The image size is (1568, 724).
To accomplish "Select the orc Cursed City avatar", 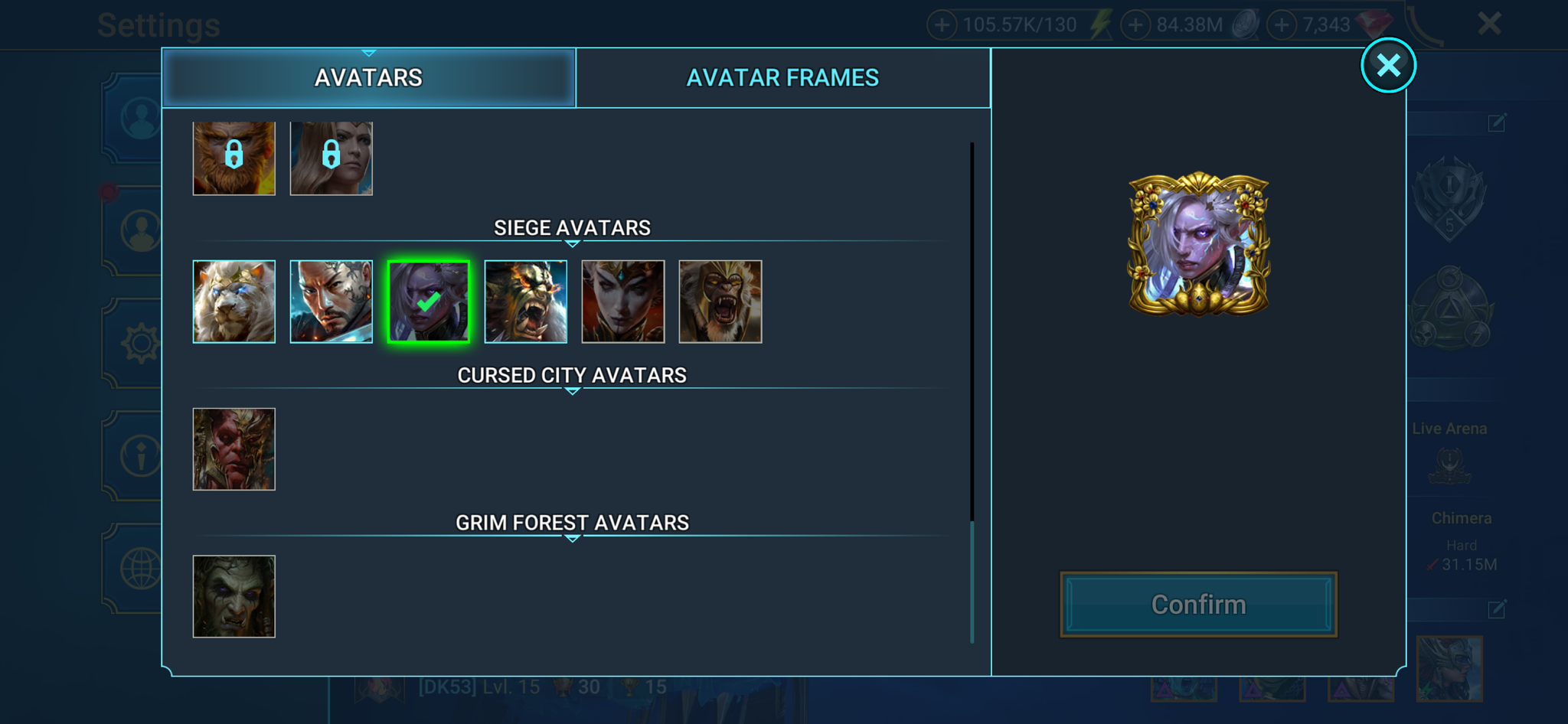I will pos(234,449).
